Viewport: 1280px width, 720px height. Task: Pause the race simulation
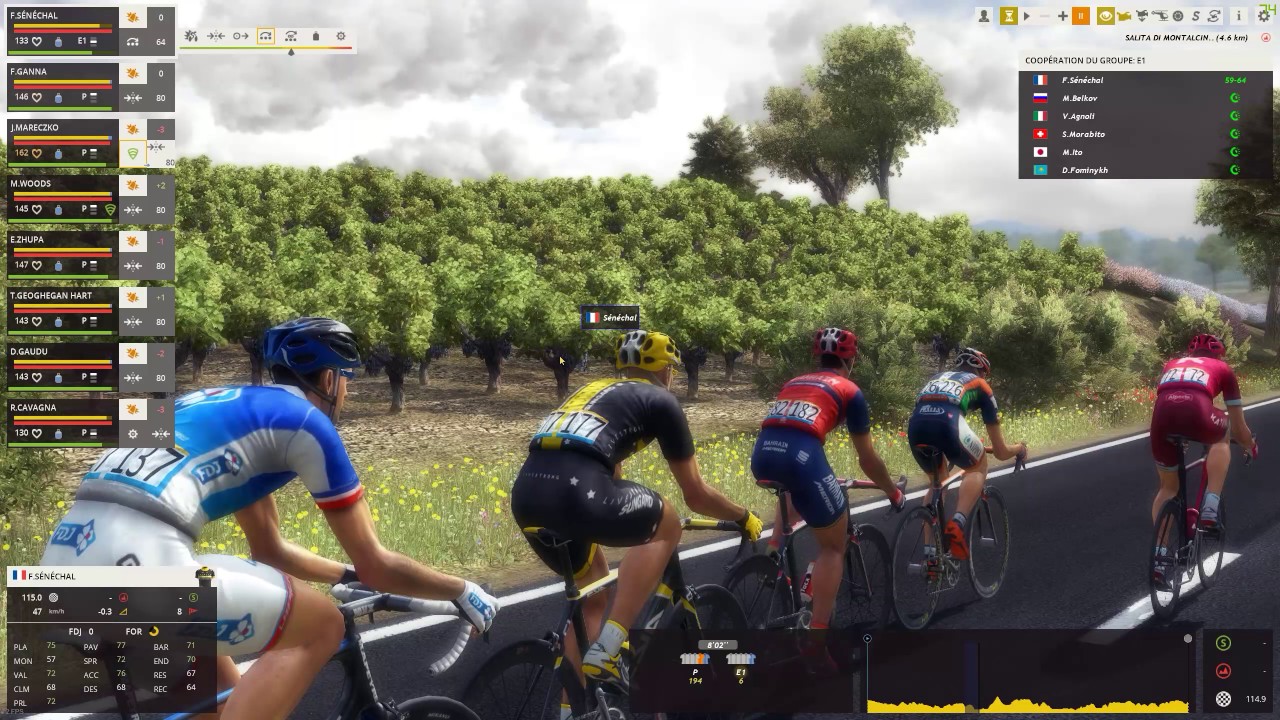click(x=1081, y=16)
